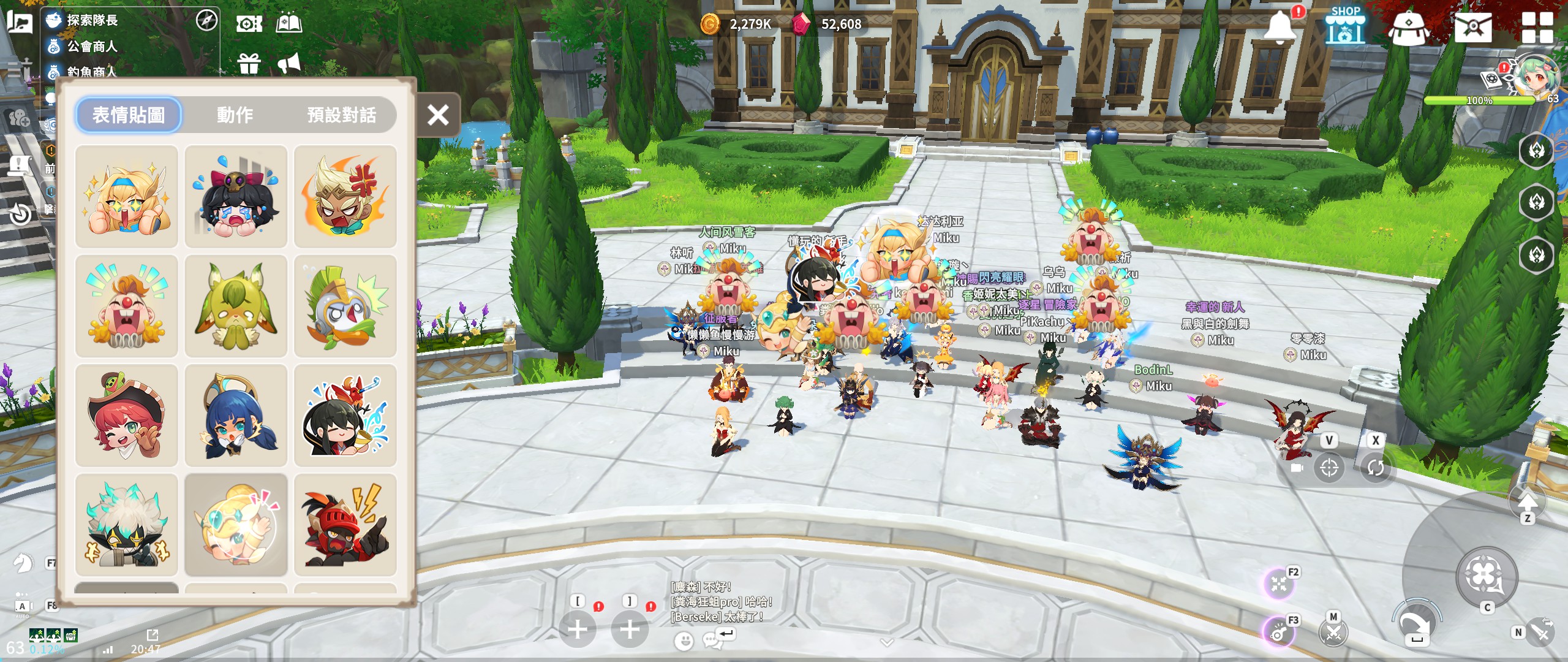This screenshot has width=1568, height=662.
Task: Open the mailbox envelope icon
Action: 1473,27
